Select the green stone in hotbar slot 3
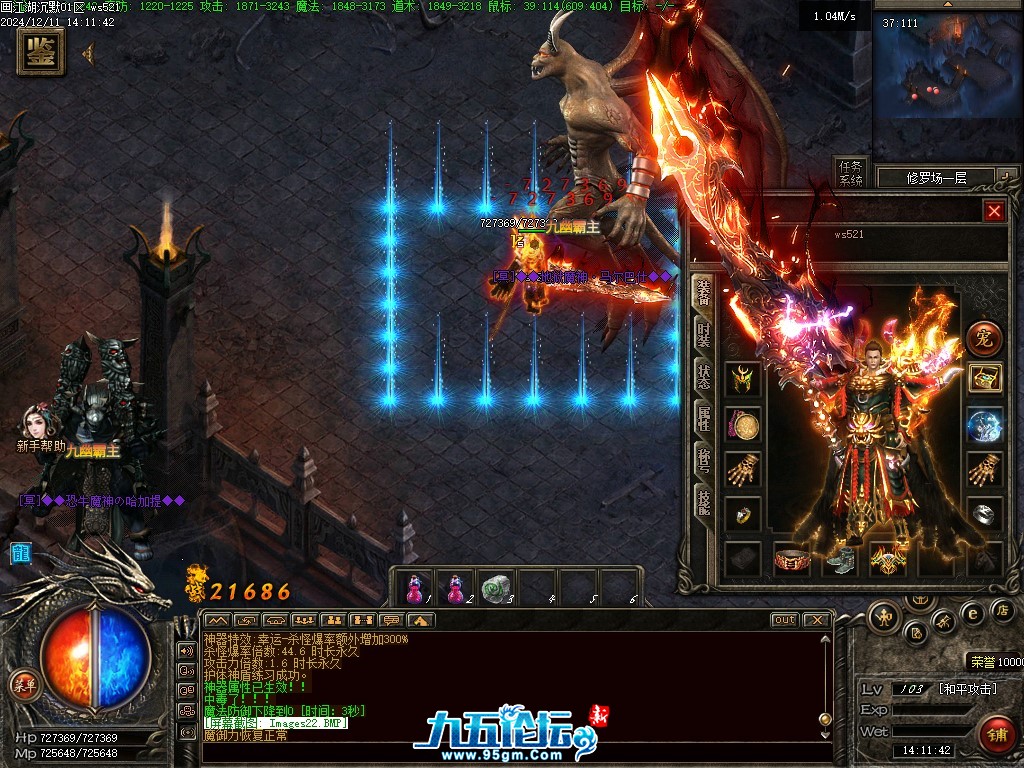 (495, 588)
